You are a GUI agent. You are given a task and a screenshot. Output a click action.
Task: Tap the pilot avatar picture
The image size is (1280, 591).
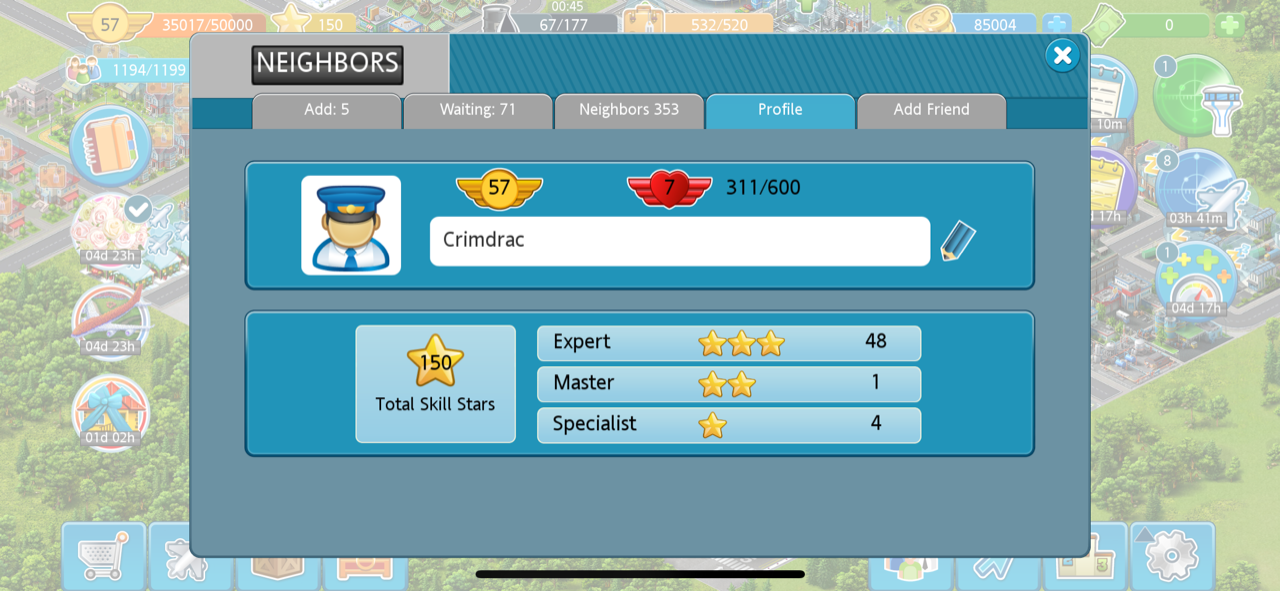pyautogui.click(x=351, y=225)
